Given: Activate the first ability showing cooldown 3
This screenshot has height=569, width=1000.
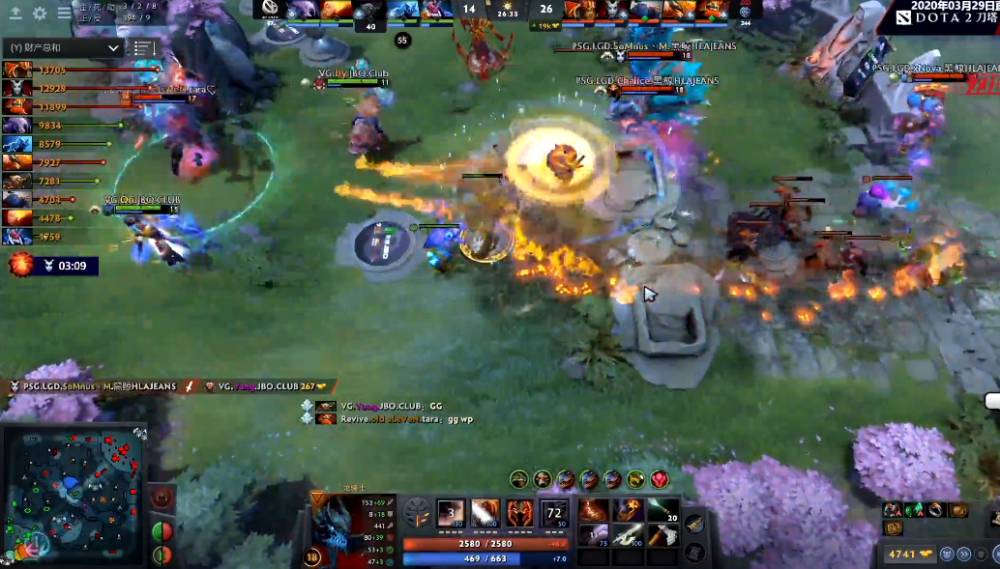Looking at the screenshot, I should point(451,514).
